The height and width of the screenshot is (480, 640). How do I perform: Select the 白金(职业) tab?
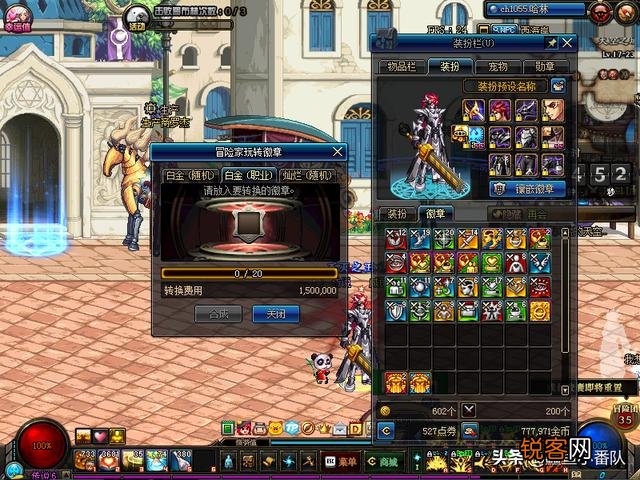tap(245, 175)
